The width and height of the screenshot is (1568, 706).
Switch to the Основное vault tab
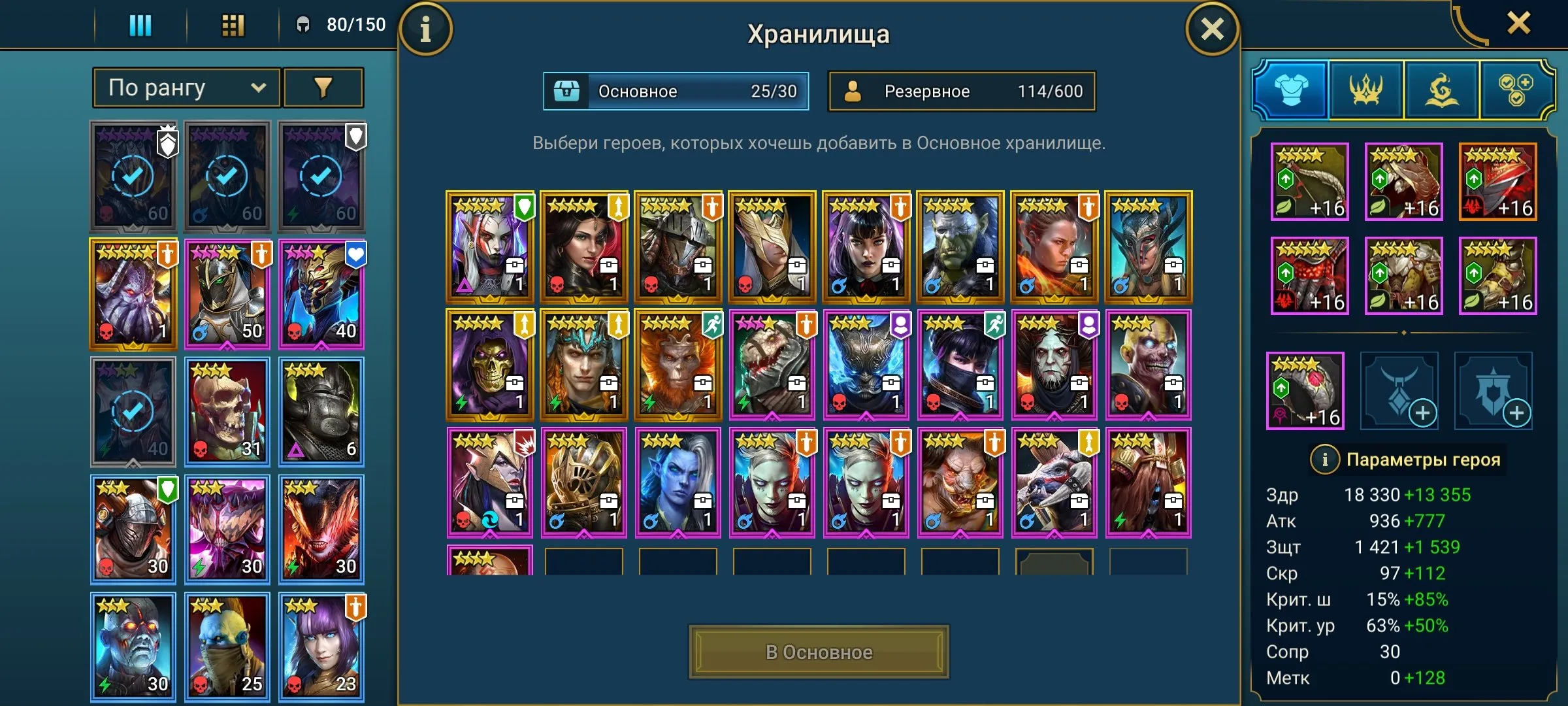coord(676,92)
